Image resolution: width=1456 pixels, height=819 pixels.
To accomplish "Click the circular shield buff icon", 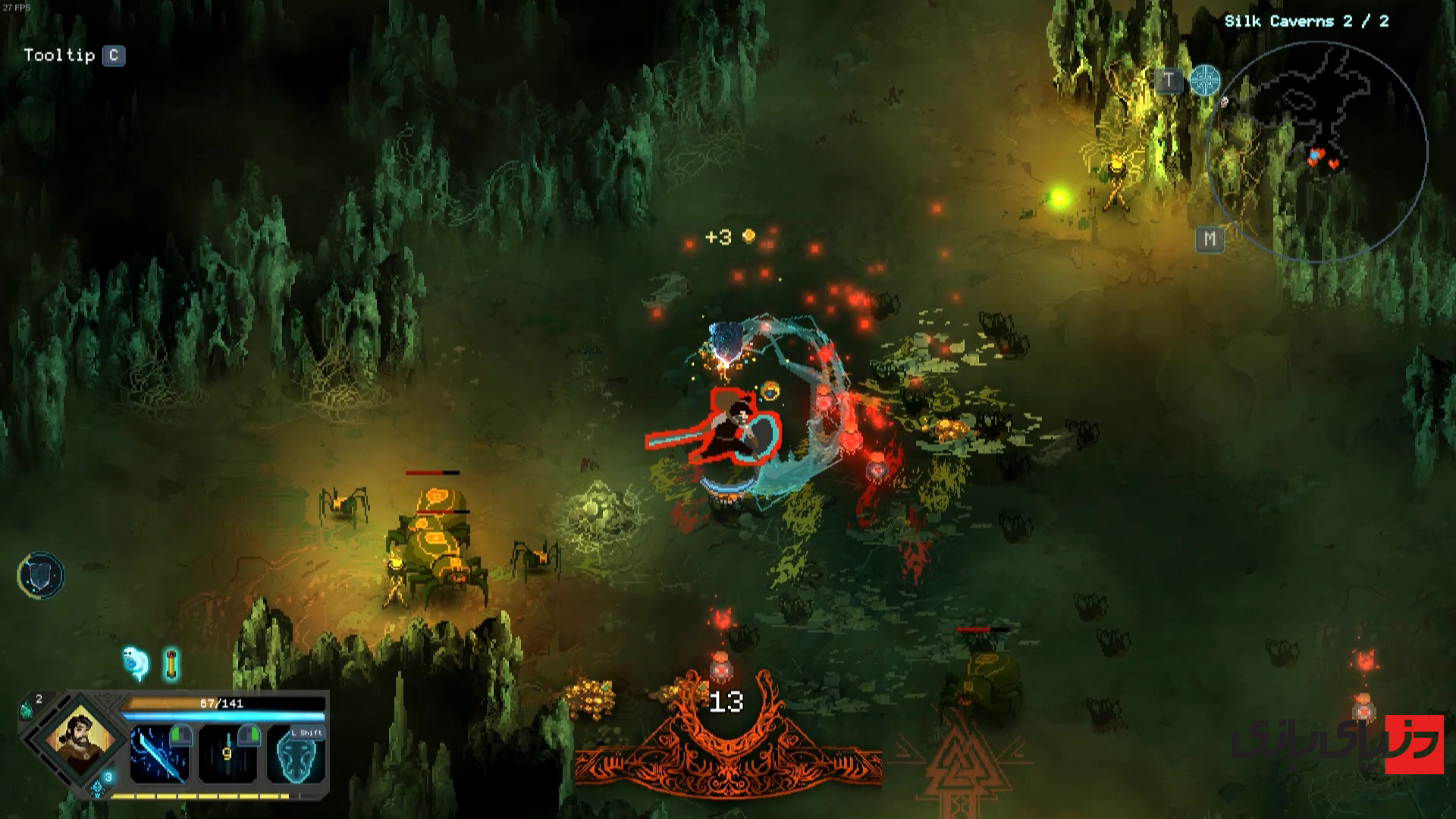I will coord(41,576).
